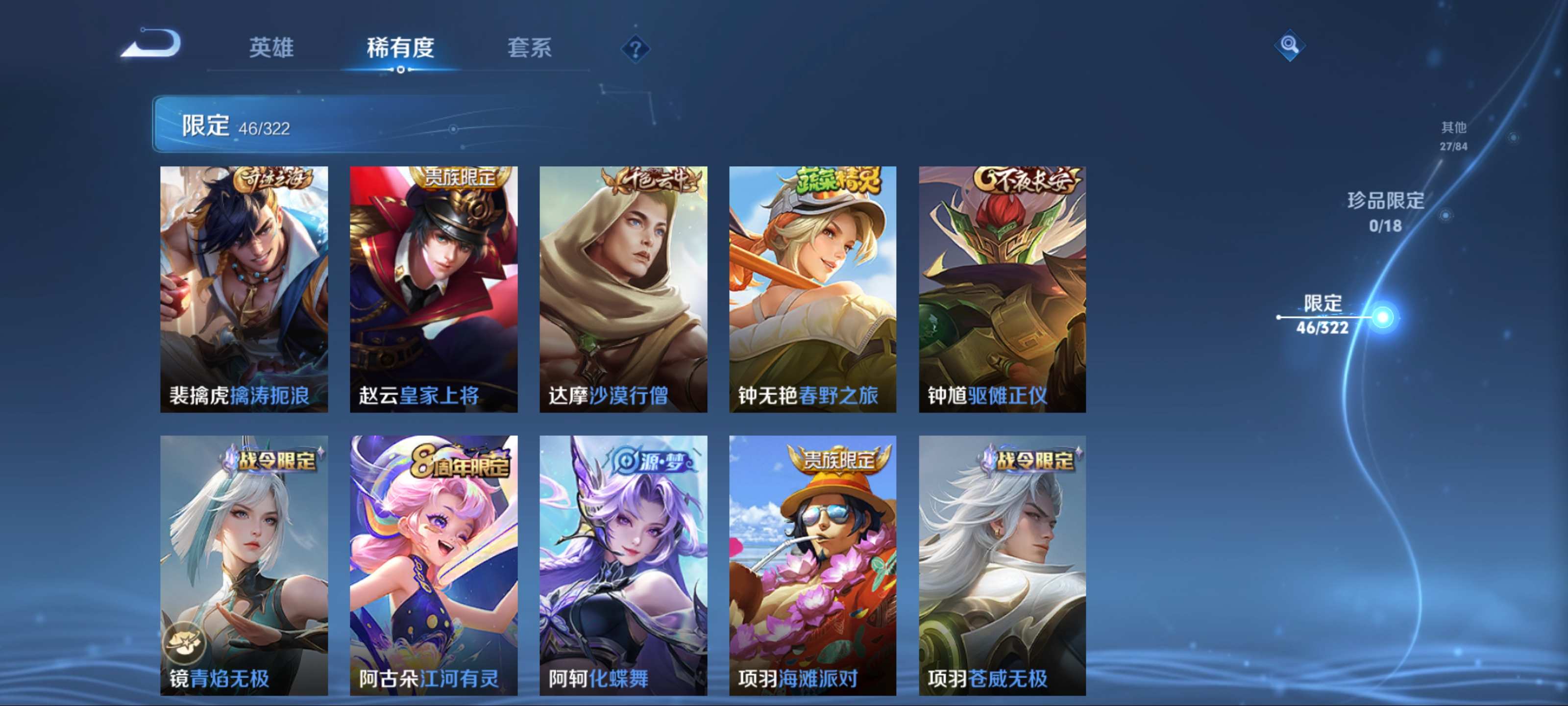Show the 阿古朵 江河有灵 skin card

[433, 565]
